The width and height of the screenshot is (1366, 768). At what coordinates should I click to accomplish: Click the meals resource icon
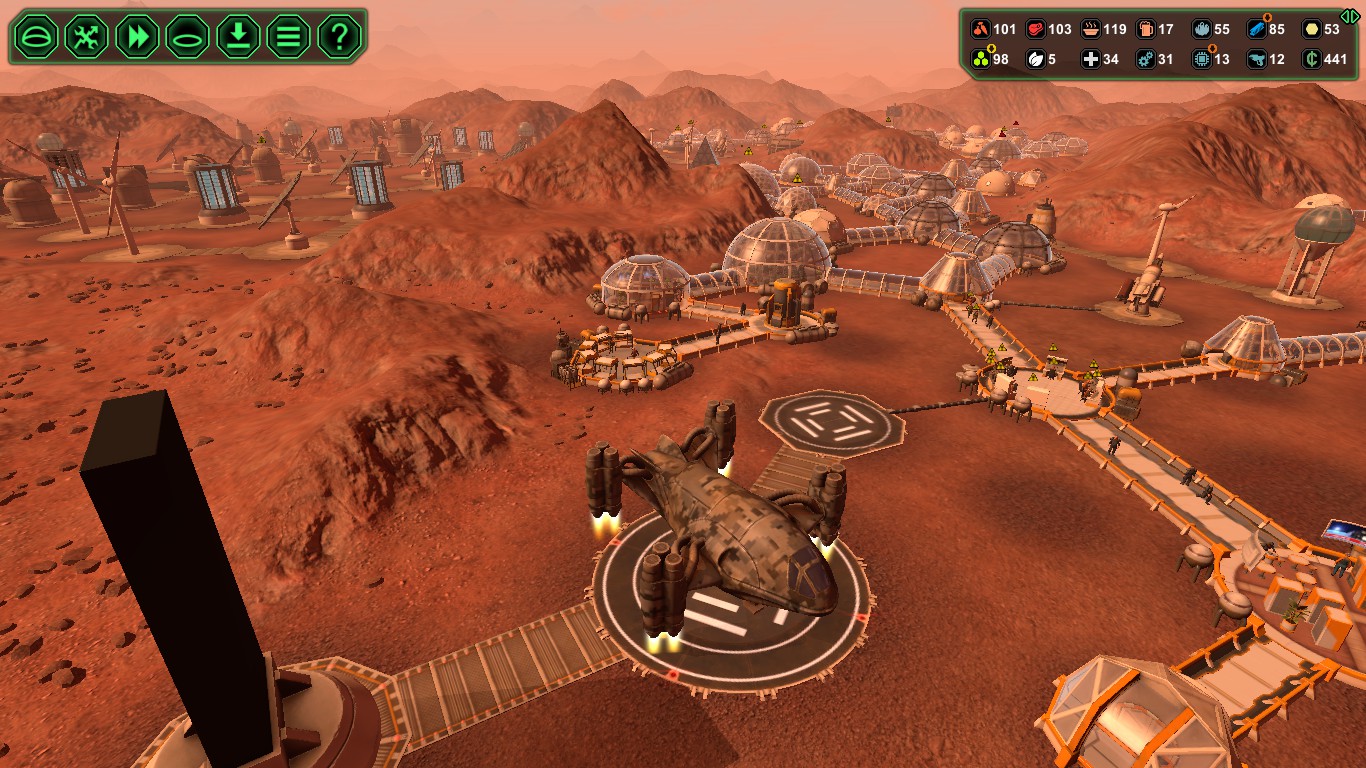pyautogui.click(x=1090, y=28)
